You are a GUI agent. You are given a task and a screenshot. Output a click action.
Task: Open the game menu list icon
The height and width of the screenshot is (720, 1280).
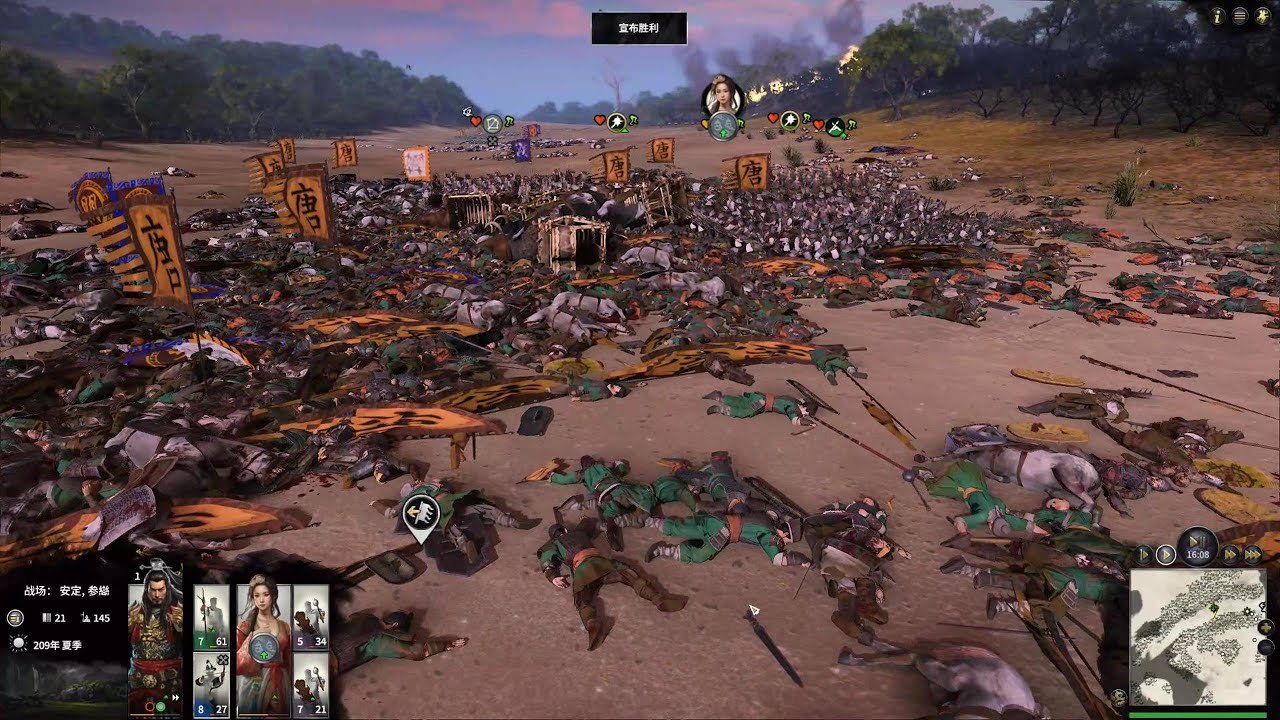[1240, 16]
